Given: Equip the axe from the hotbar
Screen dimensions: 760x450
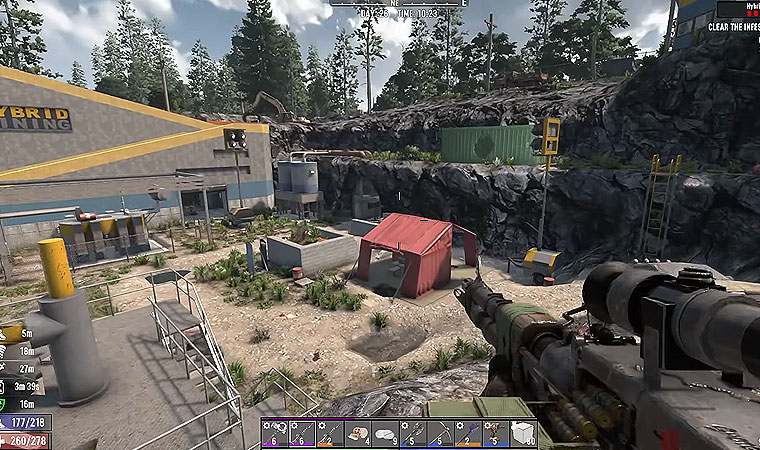Looking at the screenshot, I should 413,433.
